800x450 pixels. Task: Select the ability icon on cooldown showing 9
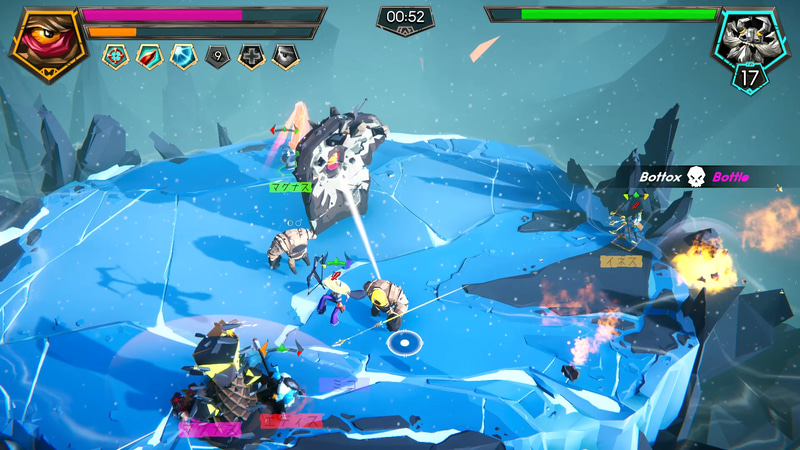pyautogui.click(x=217, y=56)
